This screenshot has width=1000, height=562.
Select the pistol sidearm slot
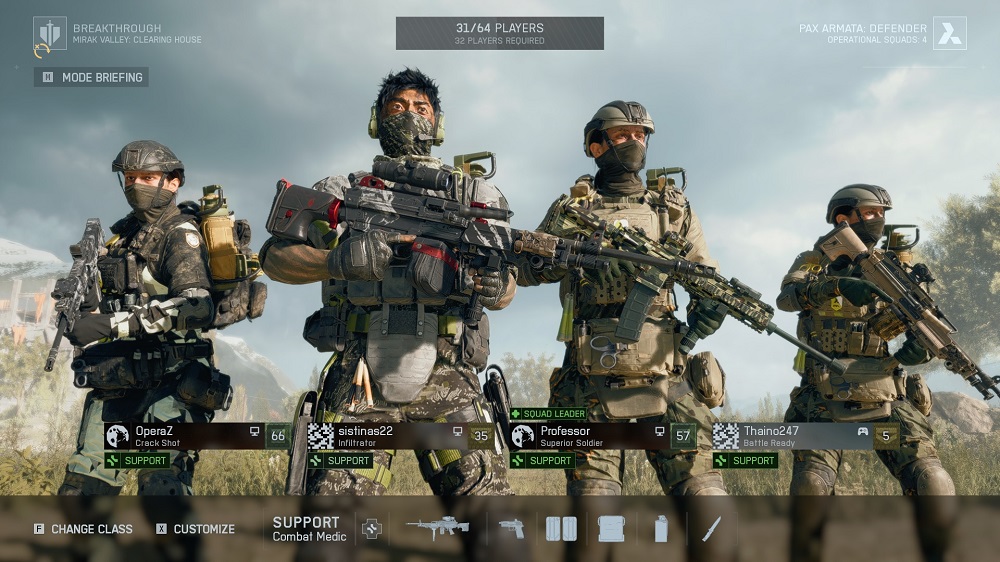[511, 529]
